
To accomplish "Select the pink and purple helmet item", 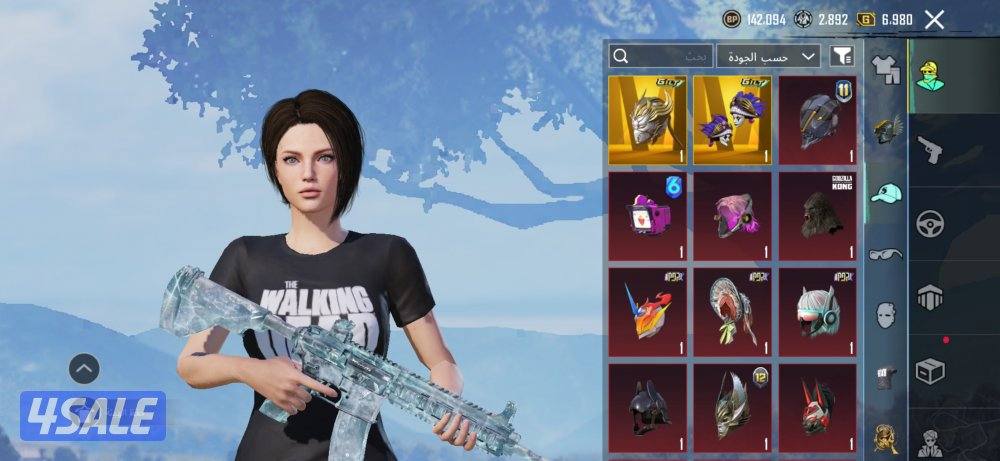I will click(x=733, y=215).
